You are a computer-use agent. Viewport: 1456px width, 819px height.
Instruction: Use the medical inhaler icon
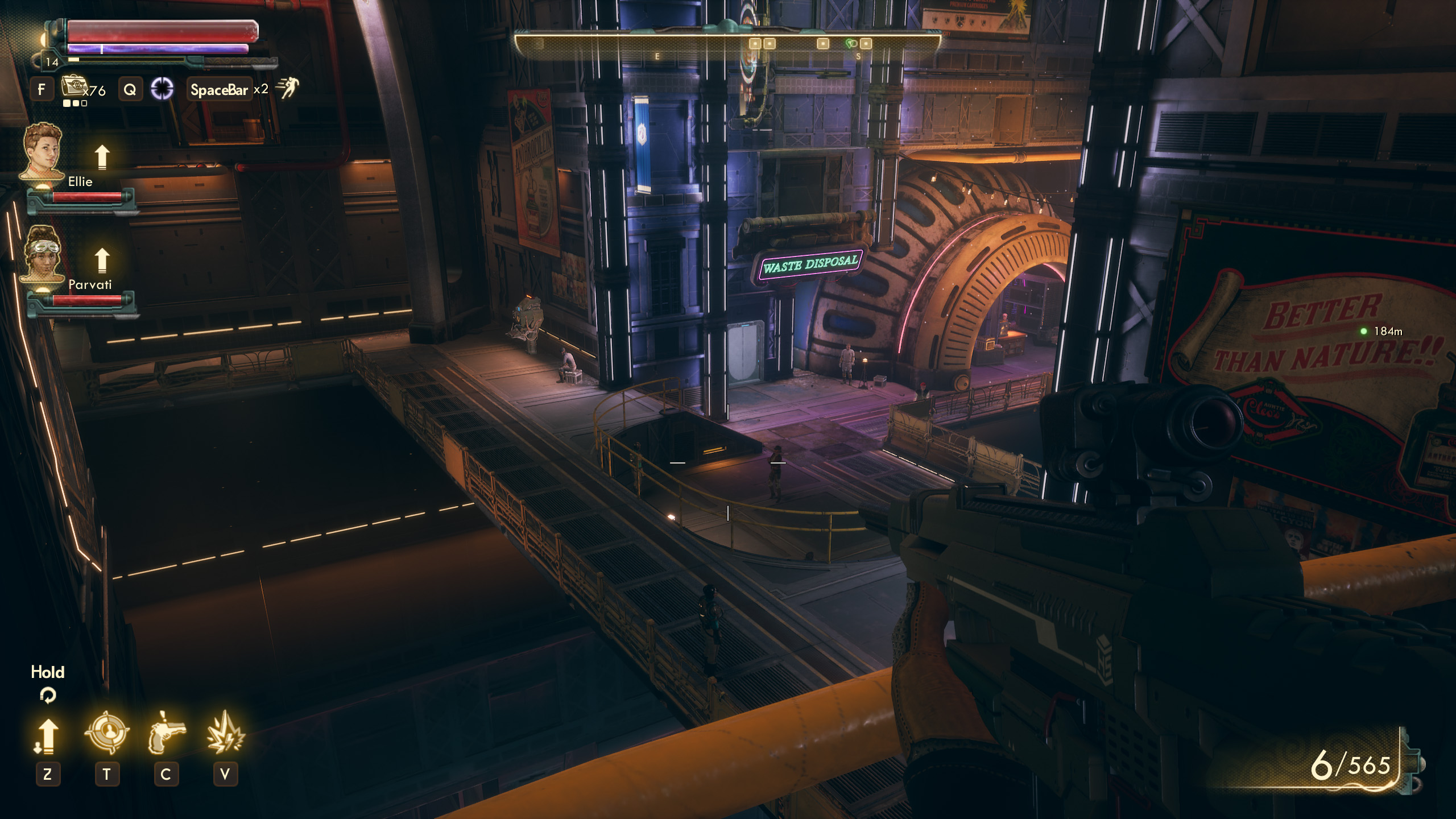click(x=74, y=88)
